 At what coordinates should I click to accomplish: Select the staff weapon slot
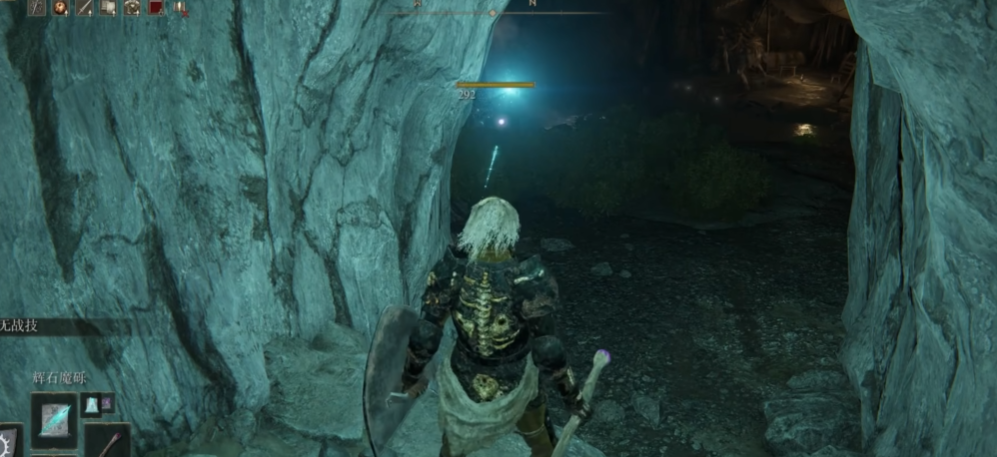[x=108, y=441]
